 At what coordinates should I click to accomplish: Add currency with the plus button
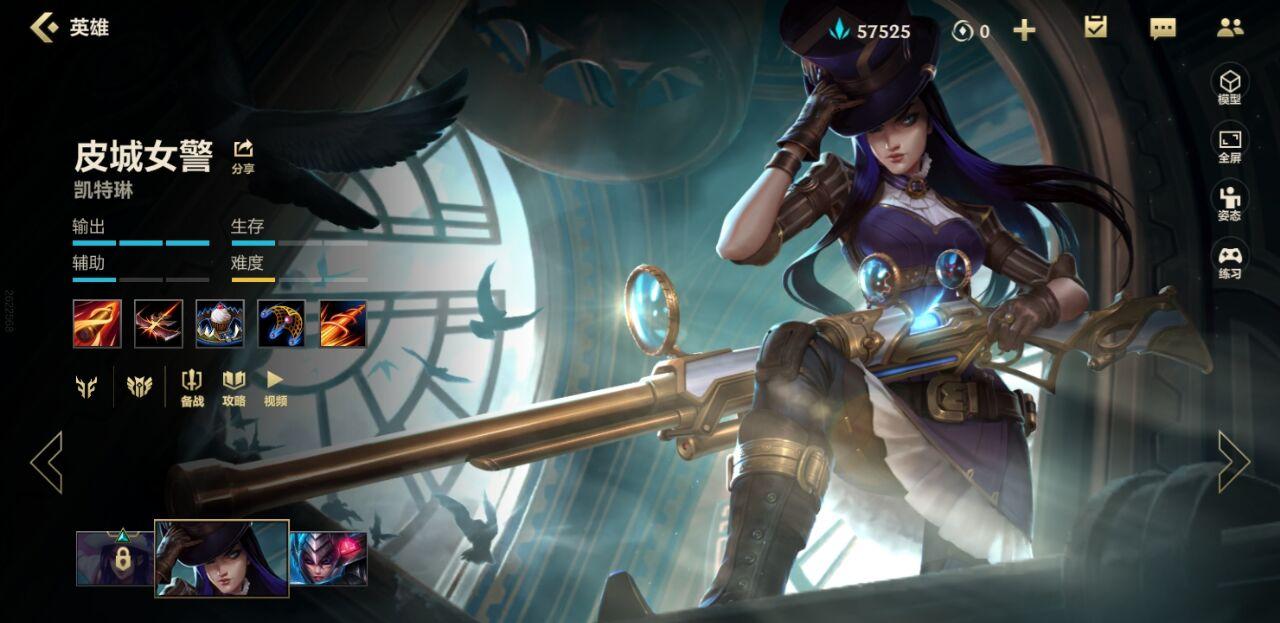[1024, 30]
